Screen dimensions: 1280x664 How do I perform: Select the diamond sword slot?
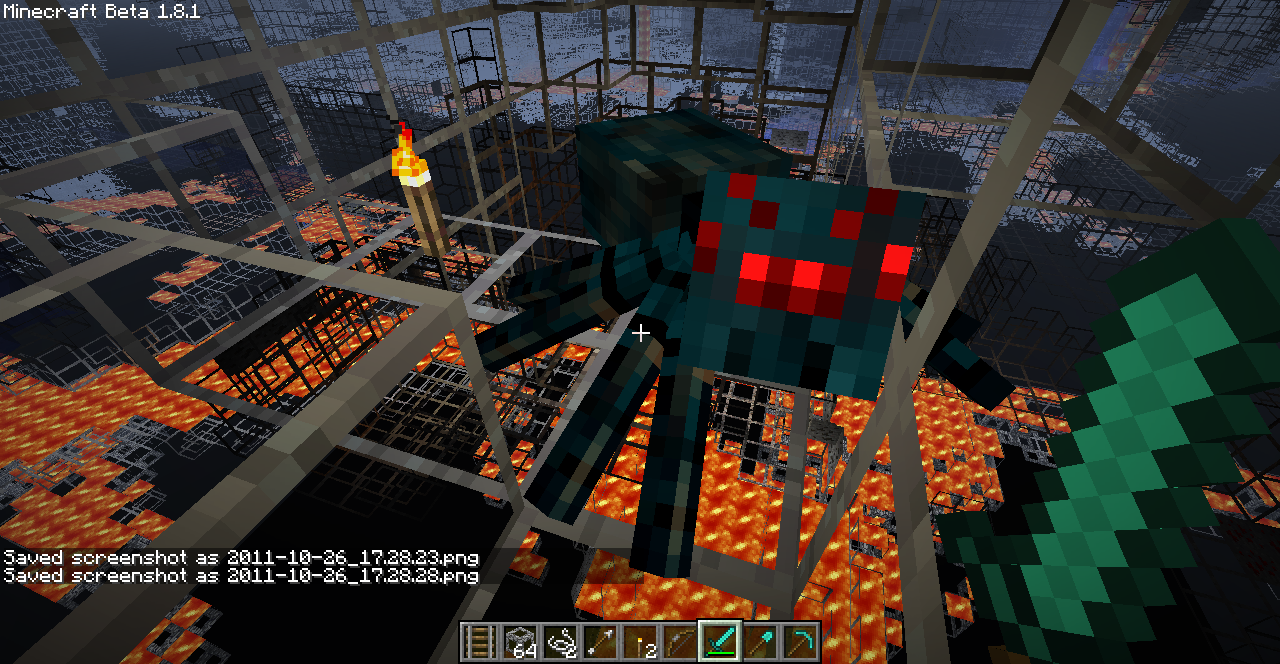(x=720, y=641)
